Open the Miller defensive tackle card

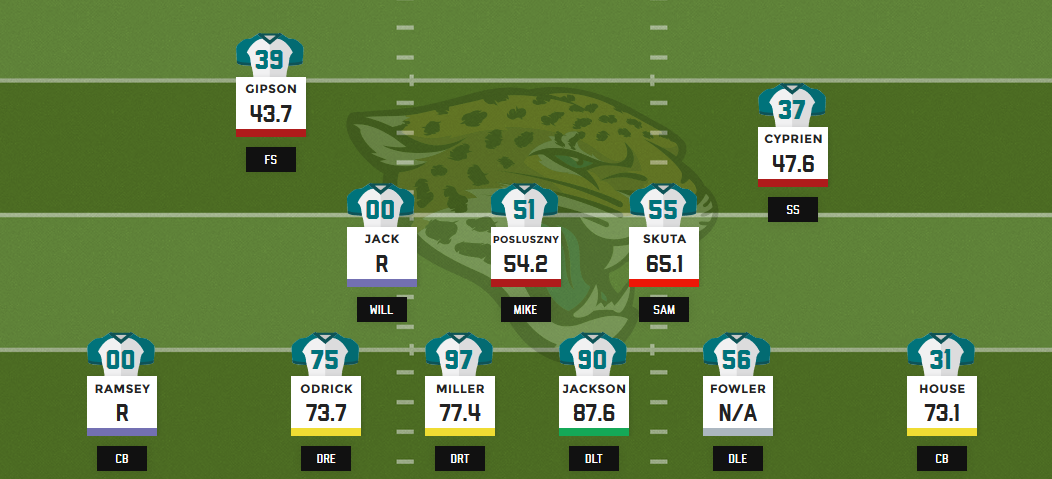click(459, 404)
